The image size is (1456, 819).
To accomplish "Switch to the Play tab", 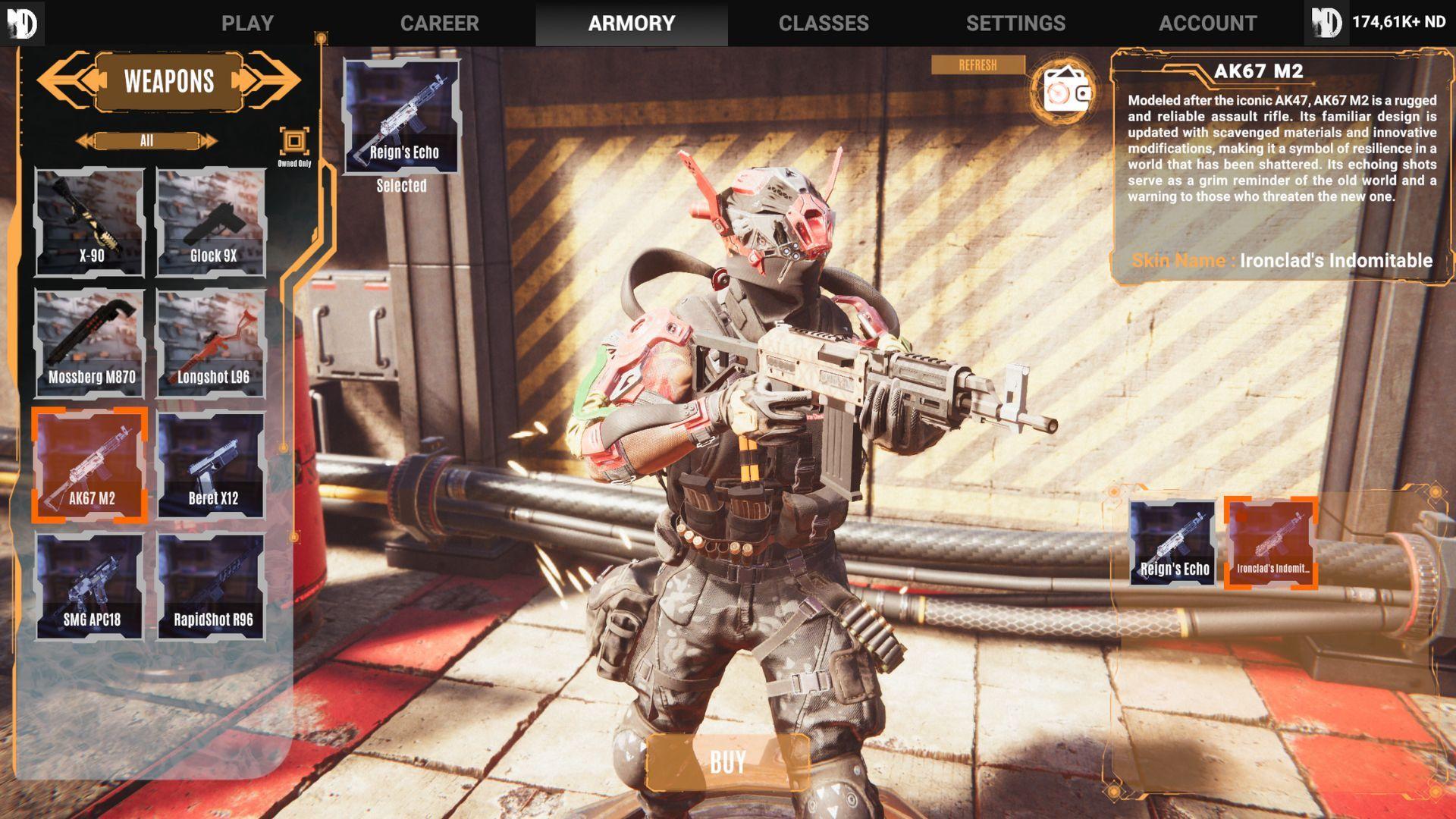I will (x=247, y=23).
